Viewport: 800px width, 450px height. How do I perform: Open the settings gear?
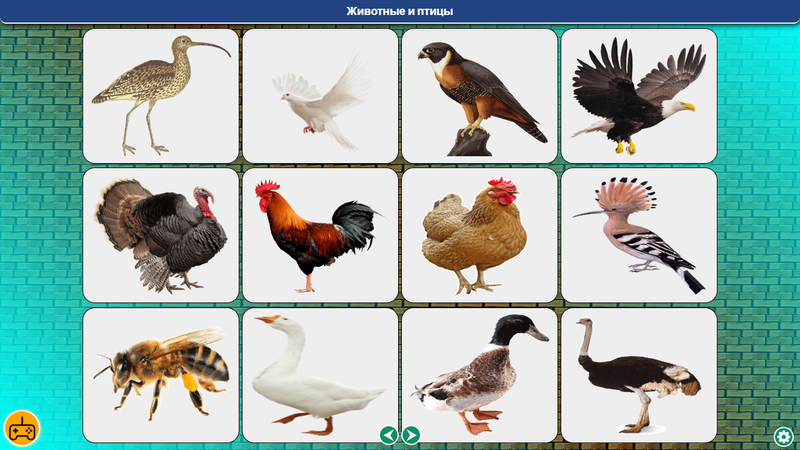tap(784, 436)
